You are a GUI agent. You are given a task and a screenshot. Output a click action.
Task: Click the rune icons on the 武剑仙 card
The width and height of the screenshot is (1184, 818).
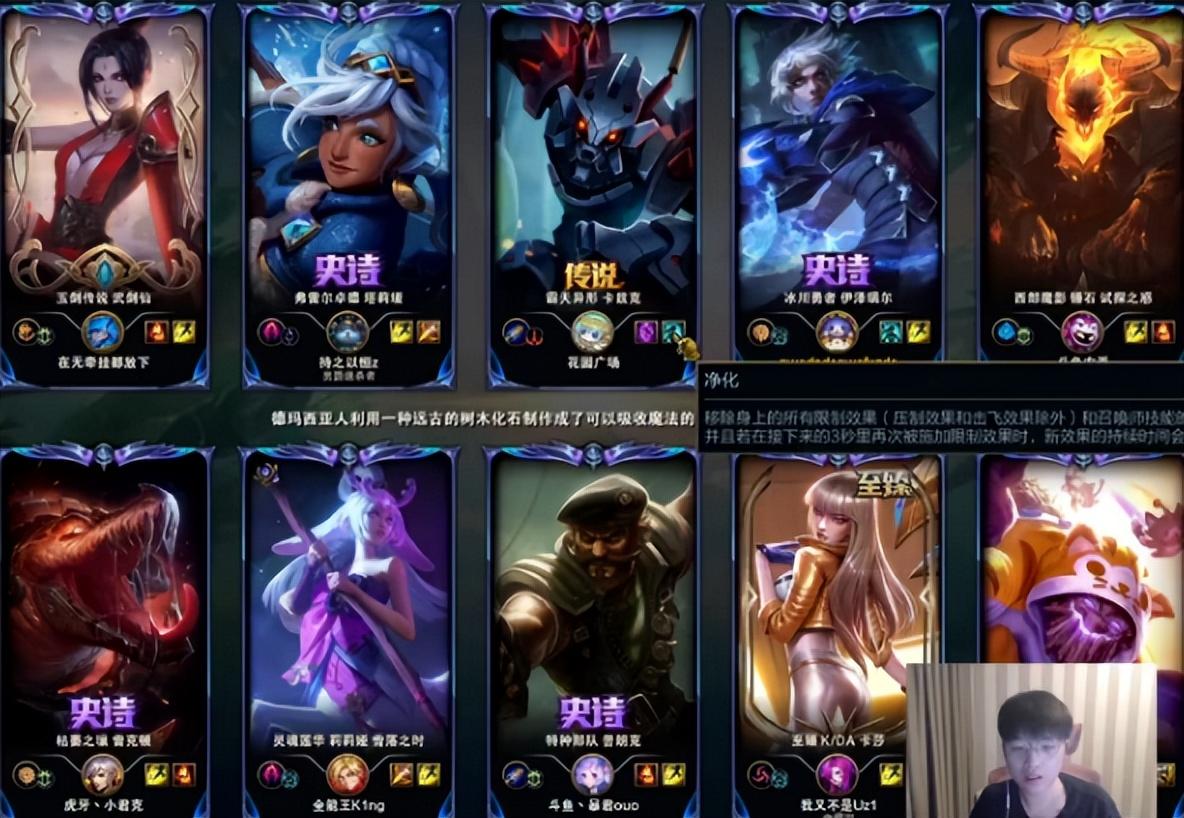[x=31, y=331]
